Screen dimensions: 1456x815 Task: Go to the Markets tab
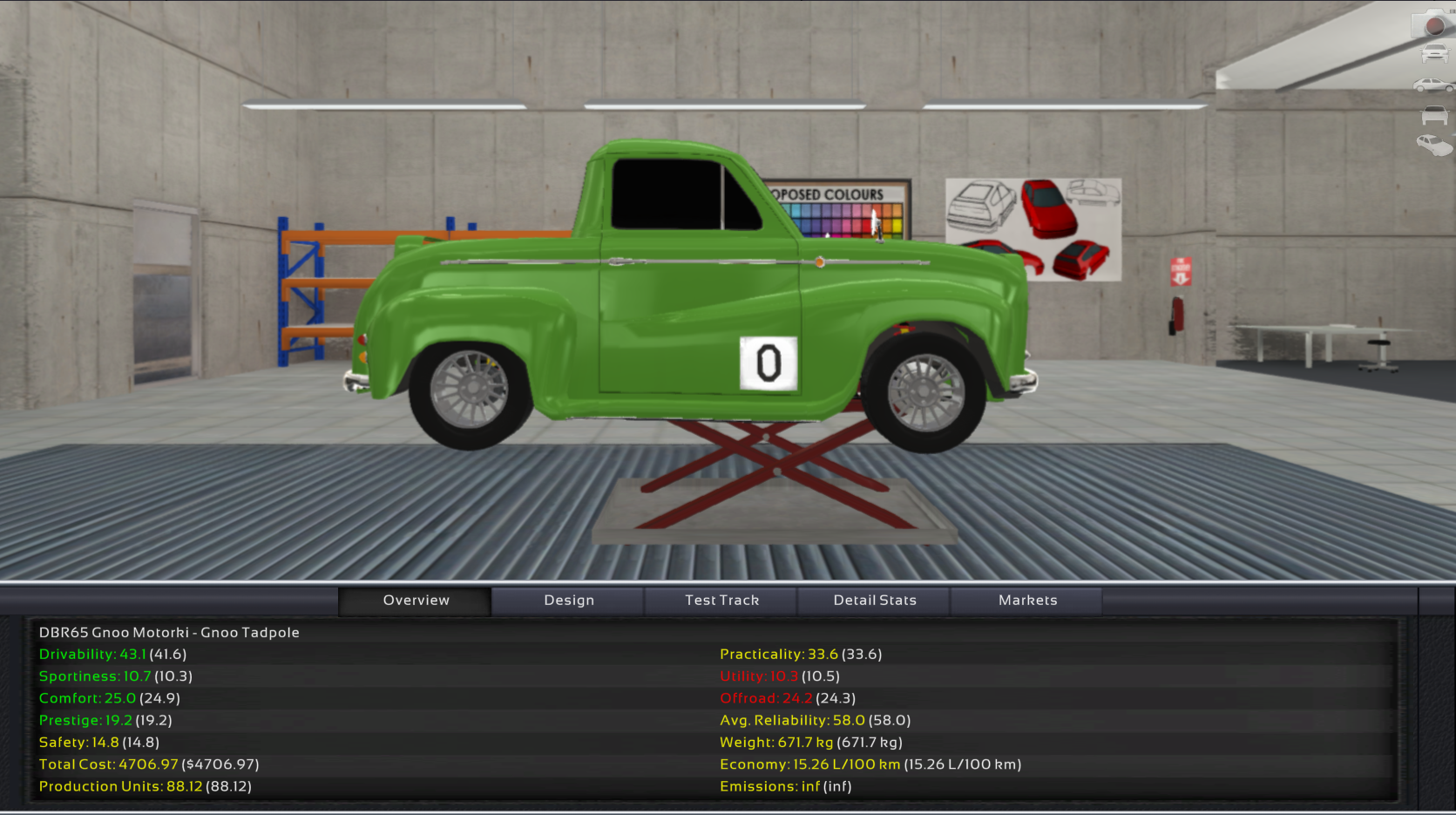click(x=1027, y=601)
